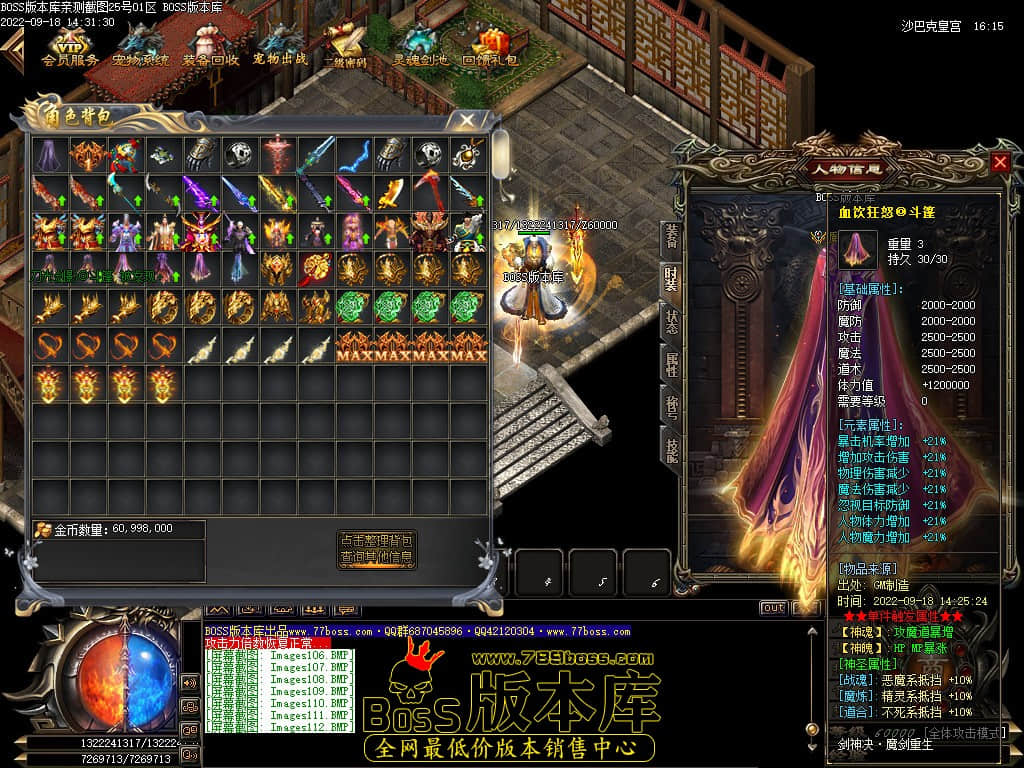Viewport: 1024px width, 768px height.
Task: Close the 人物信息 character window
Action: coord(1000,162)
